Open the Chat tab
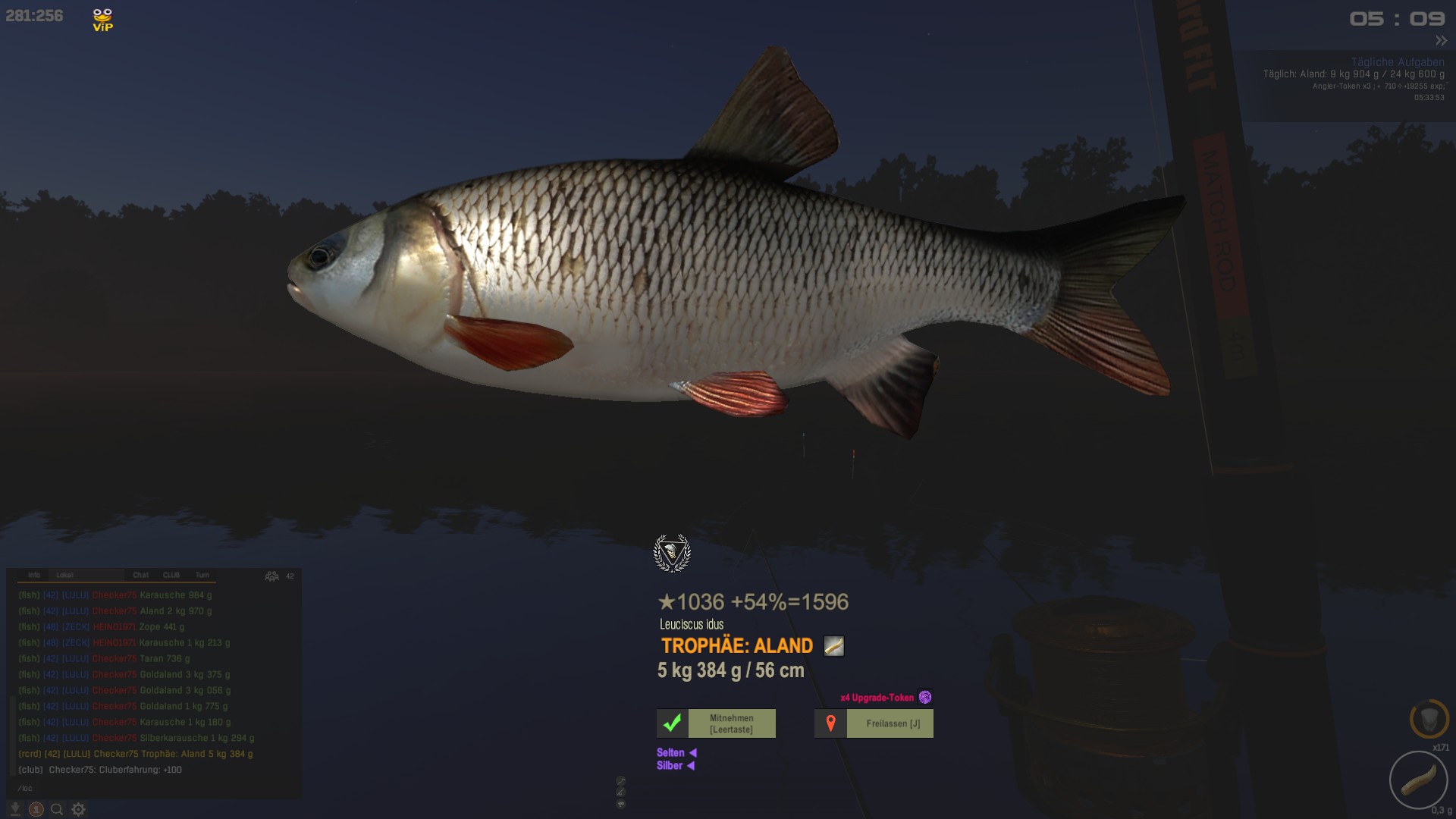Image resolution: width=1456 pixels, height=819 pixels. [141, 576]
